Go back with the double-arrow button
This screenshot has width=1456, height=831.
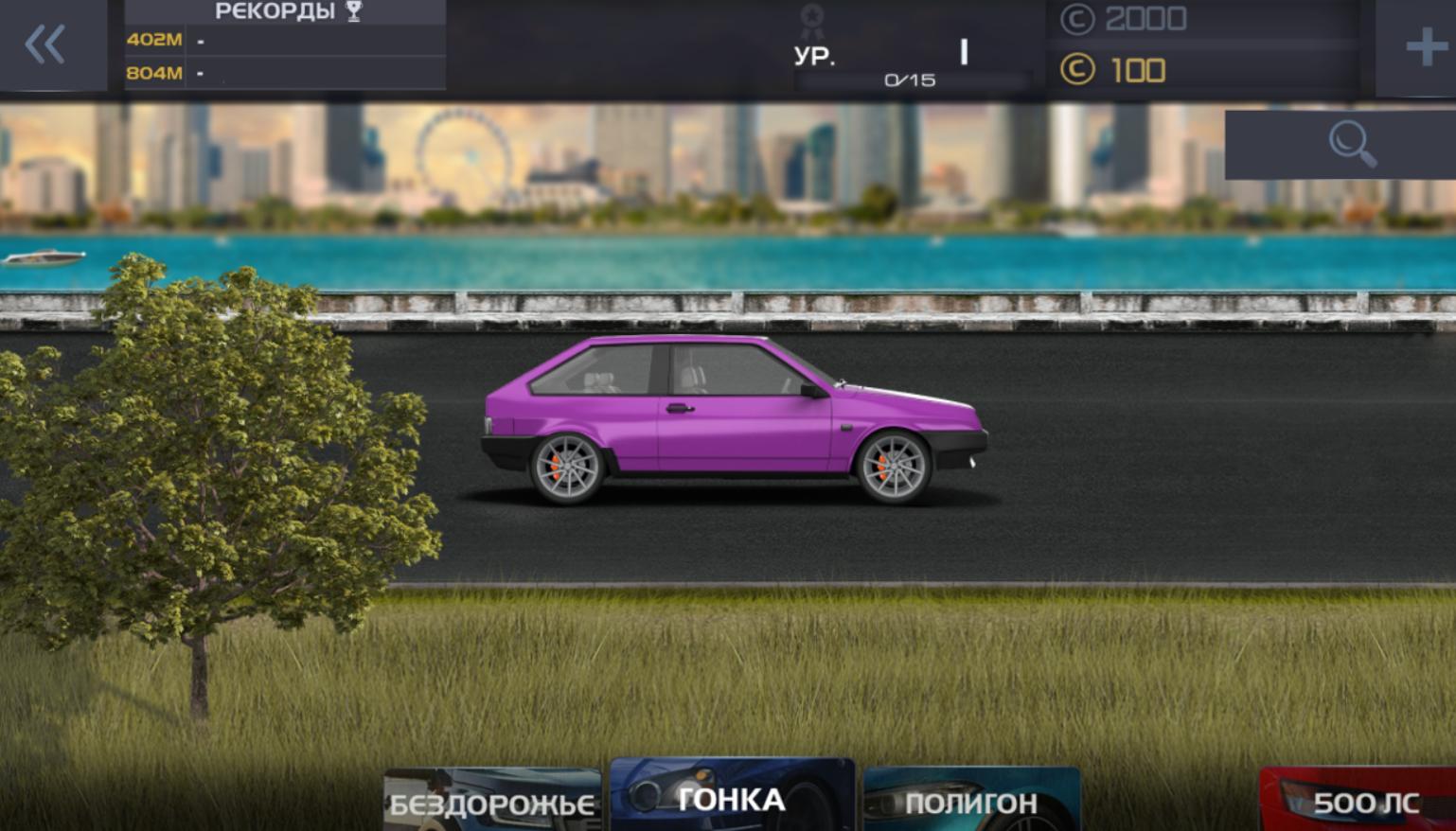pos(45,44)
